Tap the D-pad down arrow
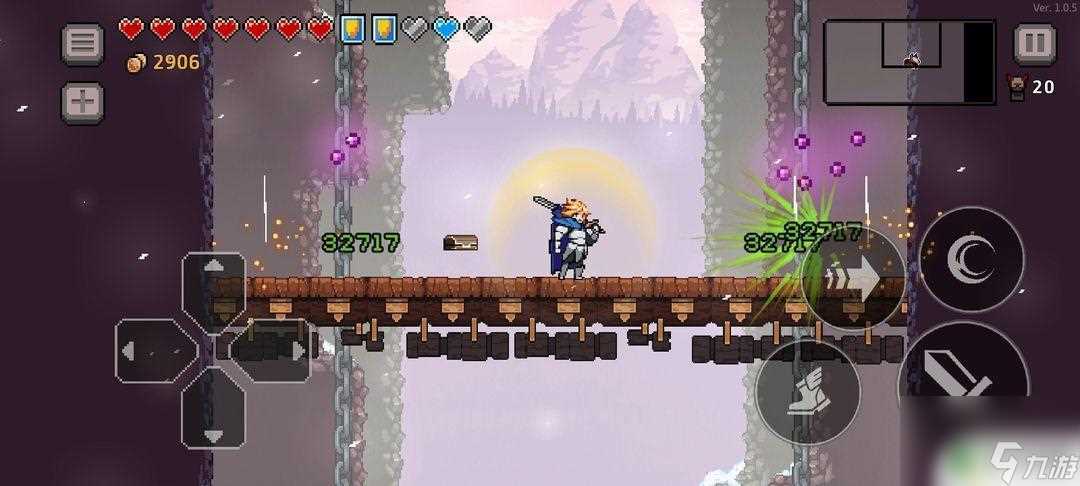Image resolution: width=1080 pixels, height=486 pixels. tap(213, 412)
